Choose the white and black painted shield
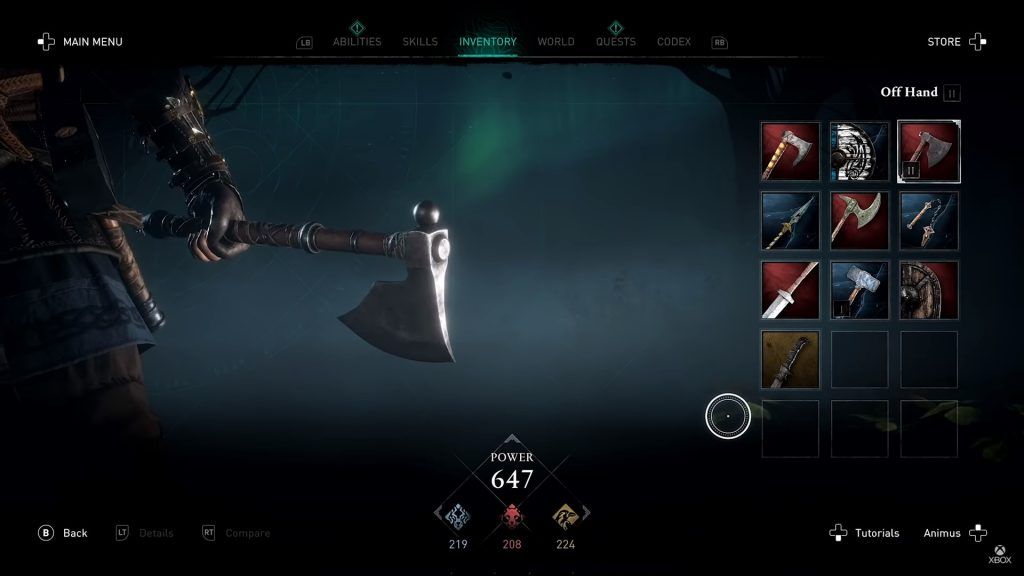 [x=860, y=151]
